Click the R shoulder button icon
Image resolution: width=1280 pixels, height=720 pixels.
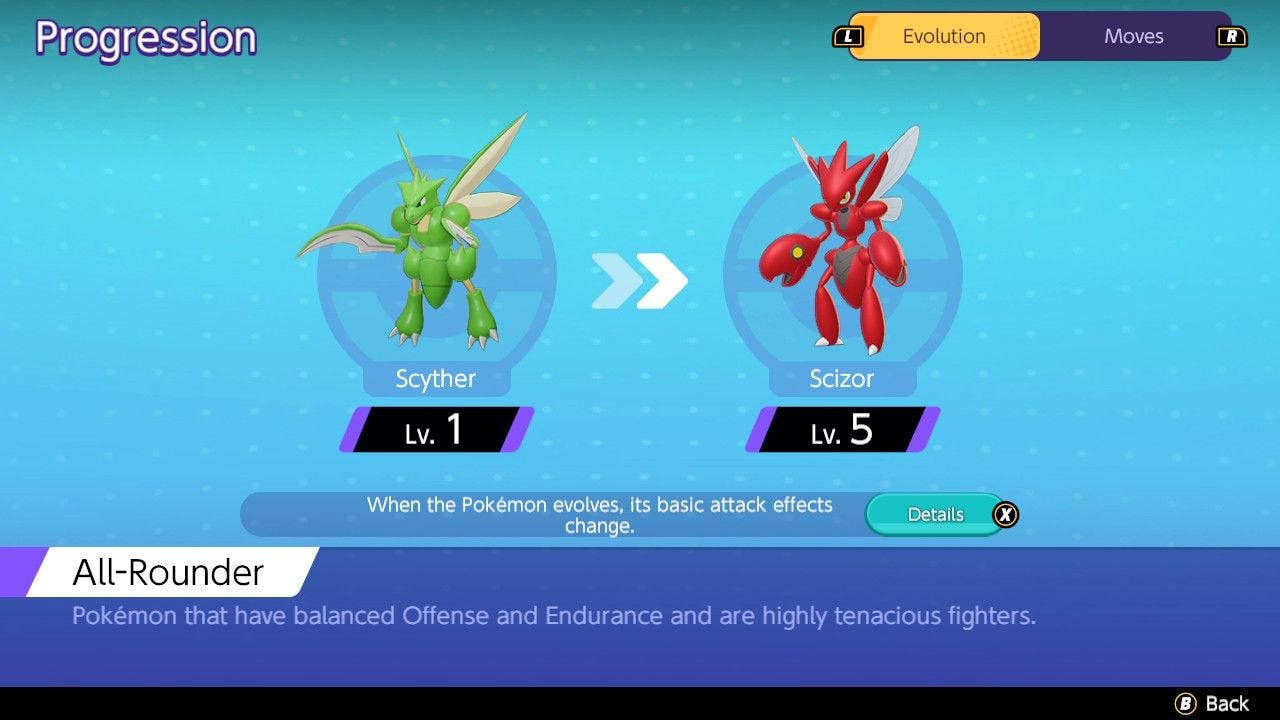click(1230, 36)
